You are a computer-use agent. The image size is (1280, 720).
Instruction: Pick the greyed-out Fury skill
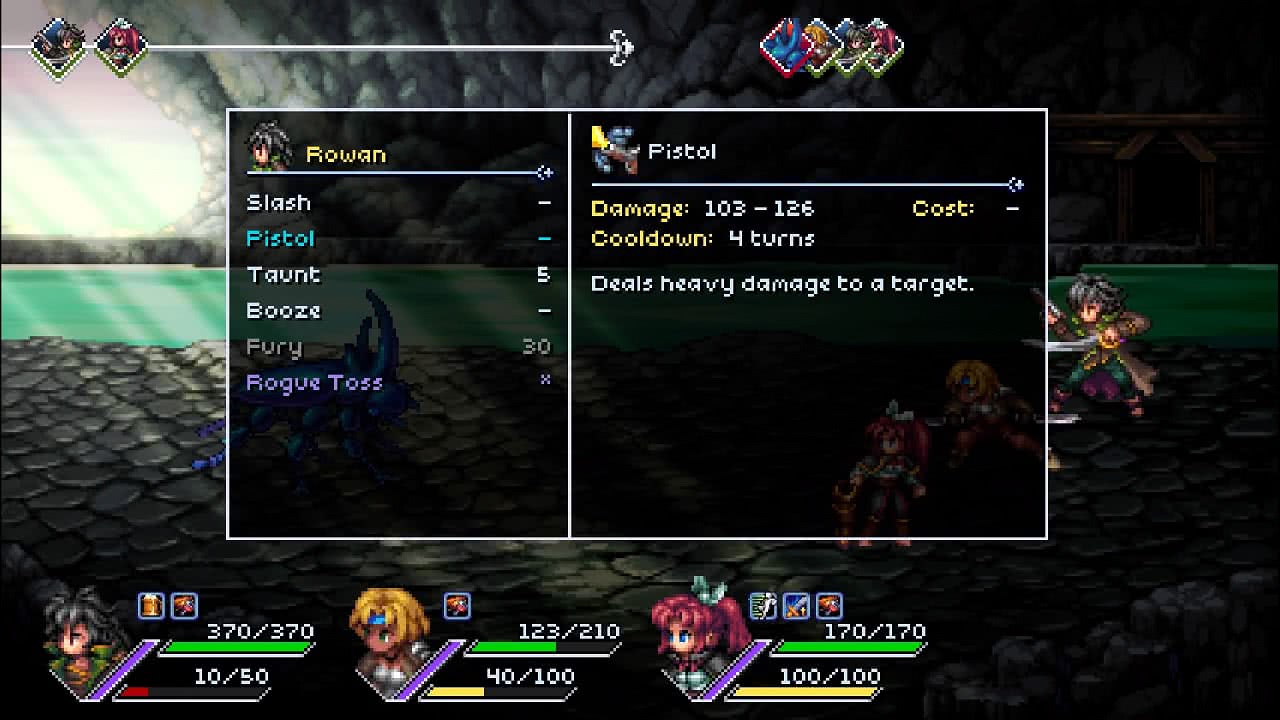274,347
